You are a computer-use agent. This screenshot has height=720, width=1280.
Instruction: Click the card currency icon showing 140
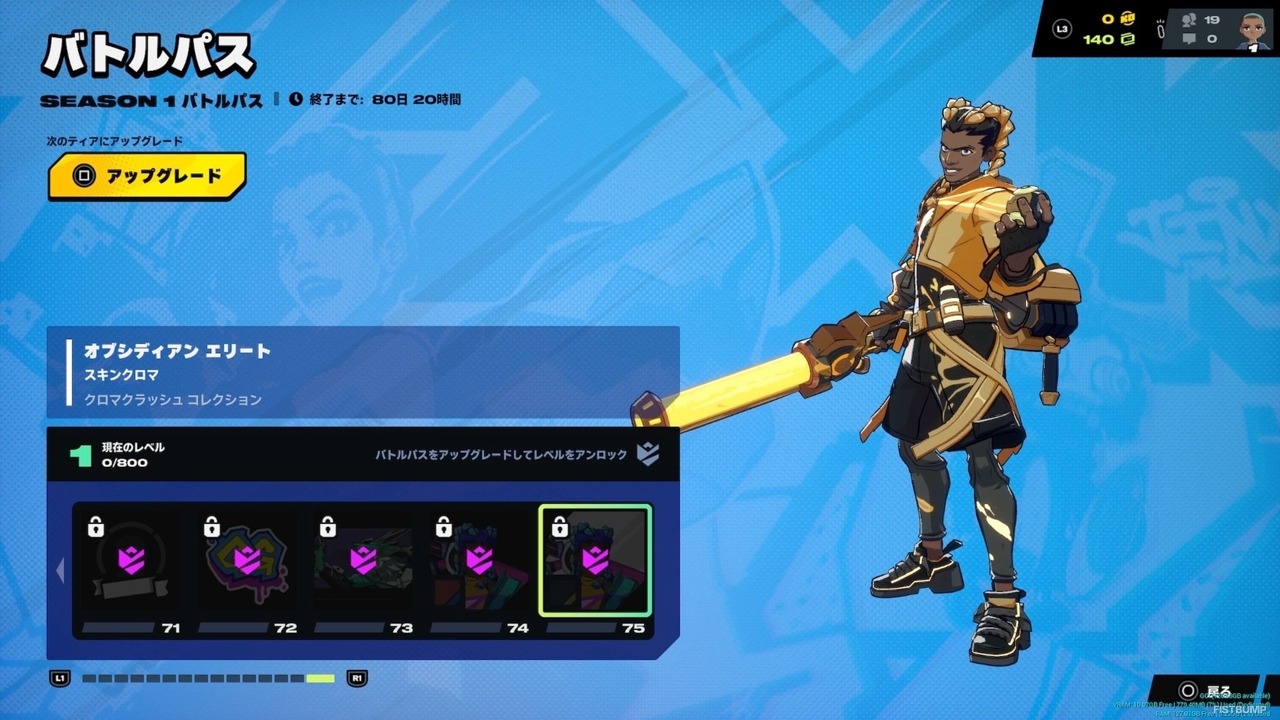[1127, 38]
